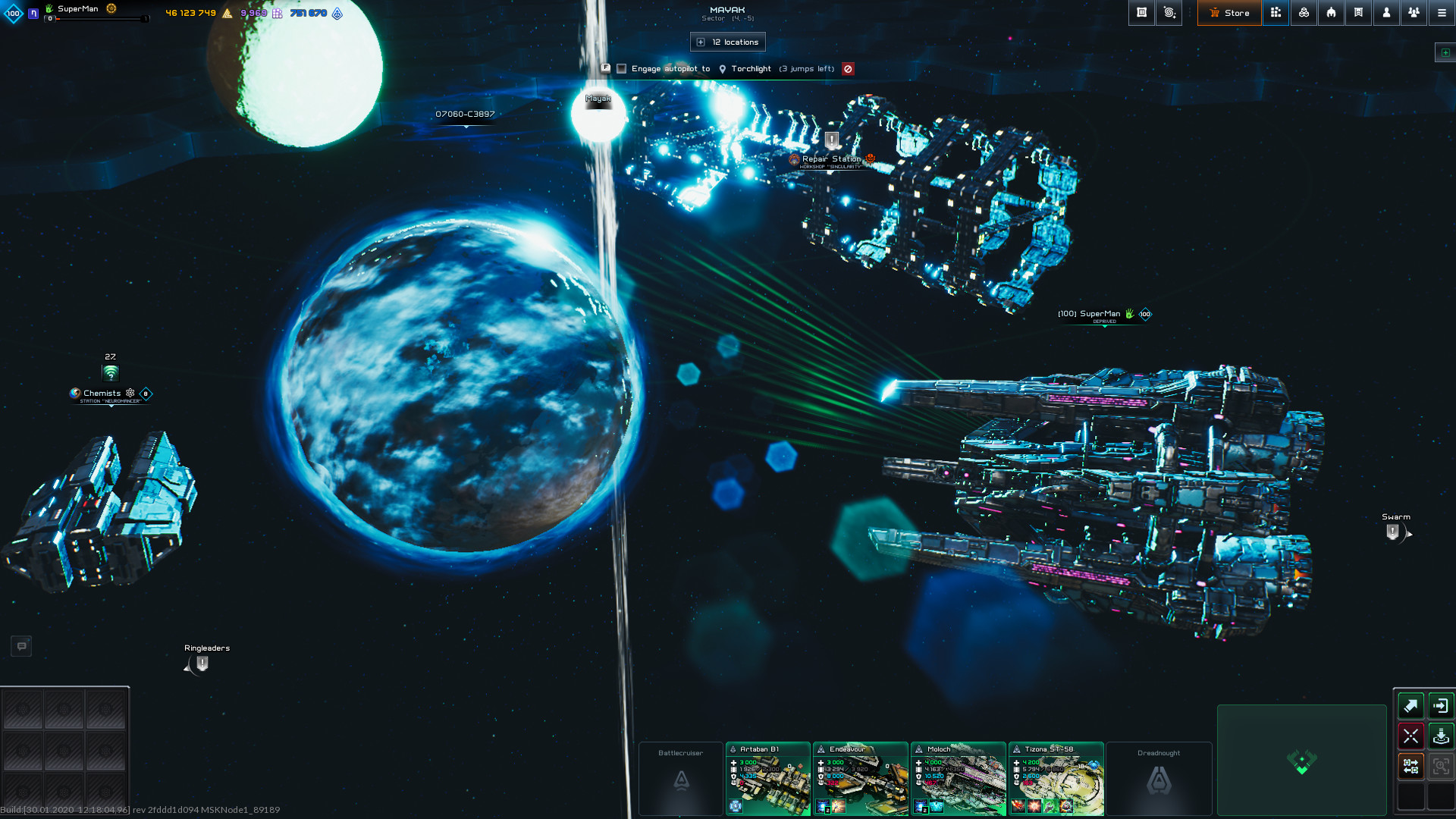This screenshot has width=1456, height=819.
Task: Click the spiral galaxy map icon
Action: [1169, 13]
